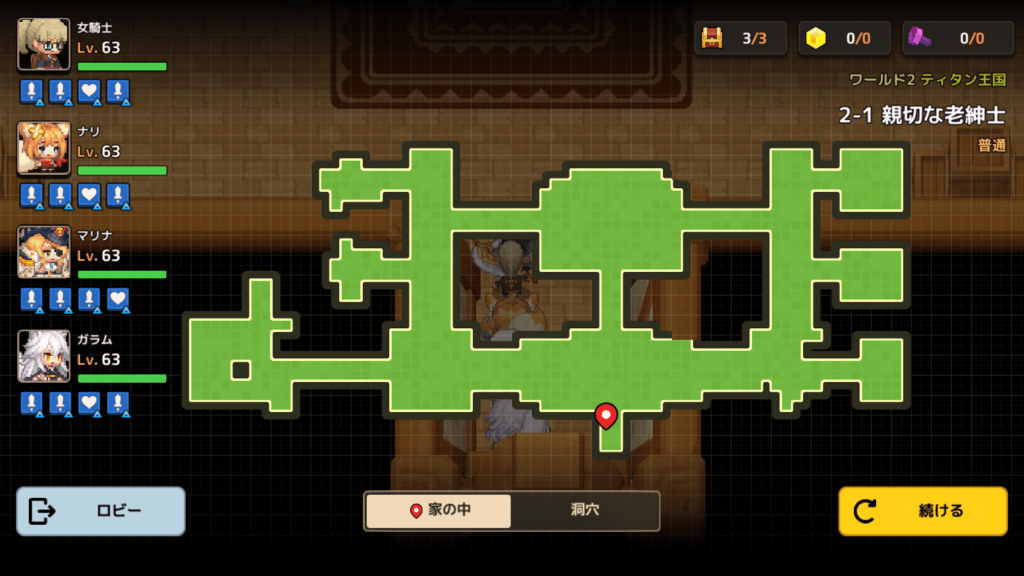Pick the マリナ character portrait

[44, 253]
